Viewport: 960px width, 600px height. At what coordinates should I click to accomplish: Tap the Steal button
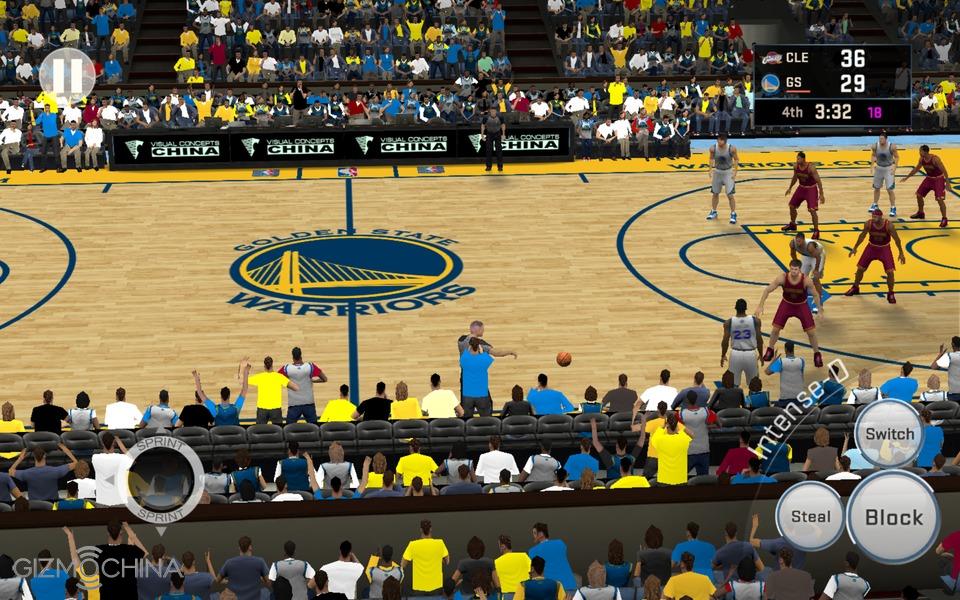[x=810, y=516]
